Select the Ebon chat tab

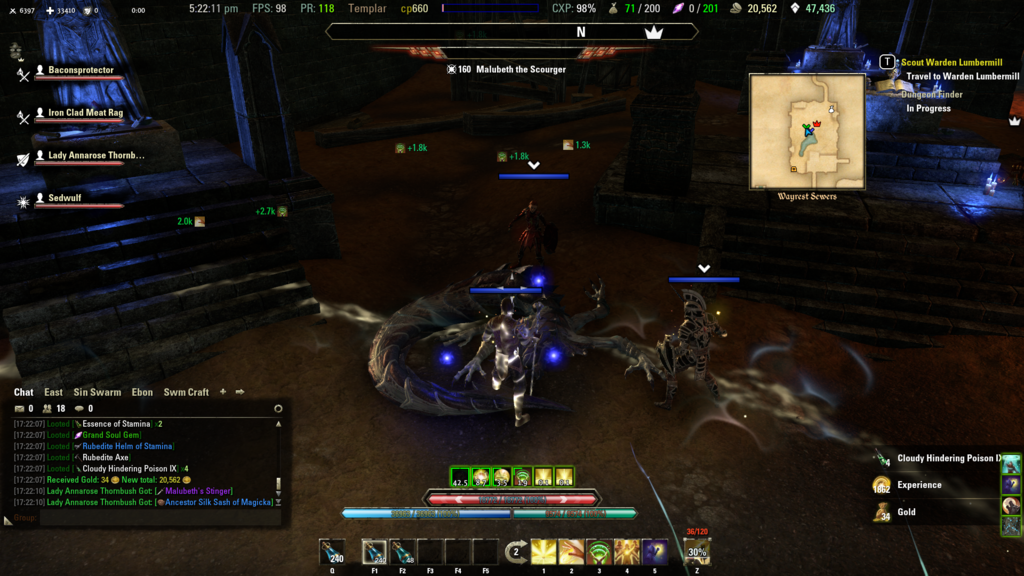coord(142,392)
